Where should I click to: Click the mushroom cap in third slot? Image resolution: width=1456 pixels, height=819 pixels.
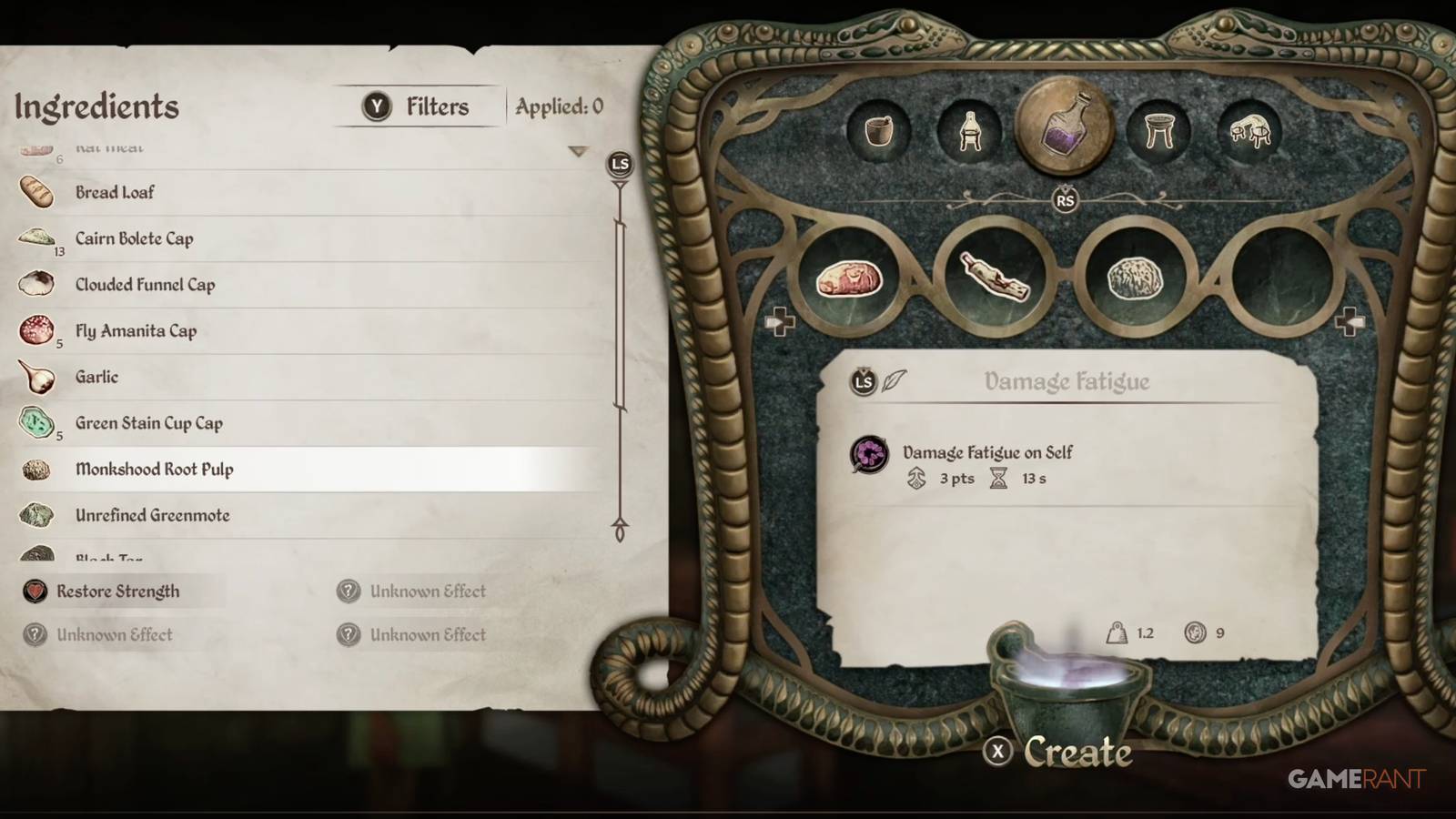point(1133,277)
